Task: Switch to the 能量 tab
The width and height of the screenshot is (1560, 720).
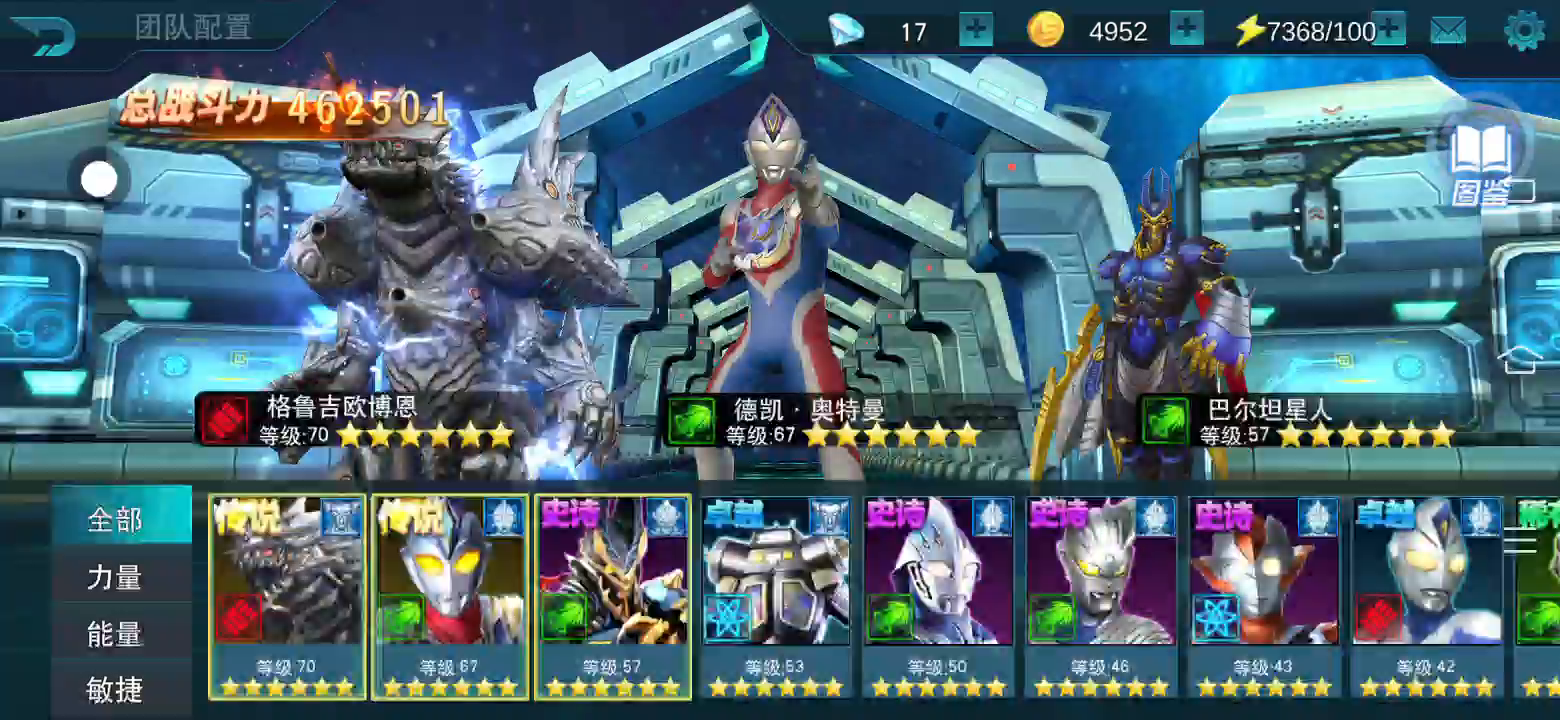Action: tap(116, 634)
